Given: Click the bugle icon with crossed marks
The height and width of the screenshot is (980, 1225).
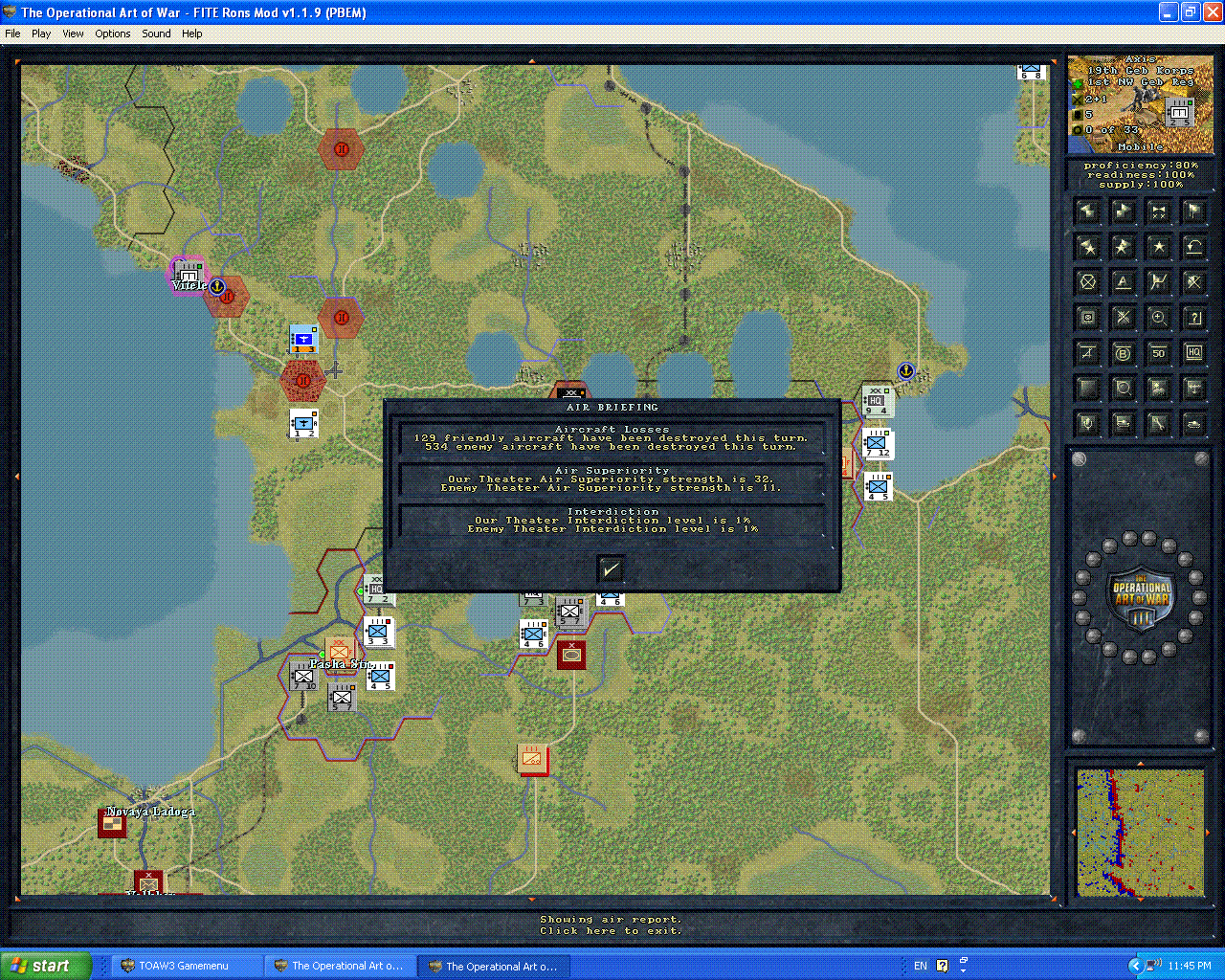Looking at the screenshot, I should (x=1158, y=211).
